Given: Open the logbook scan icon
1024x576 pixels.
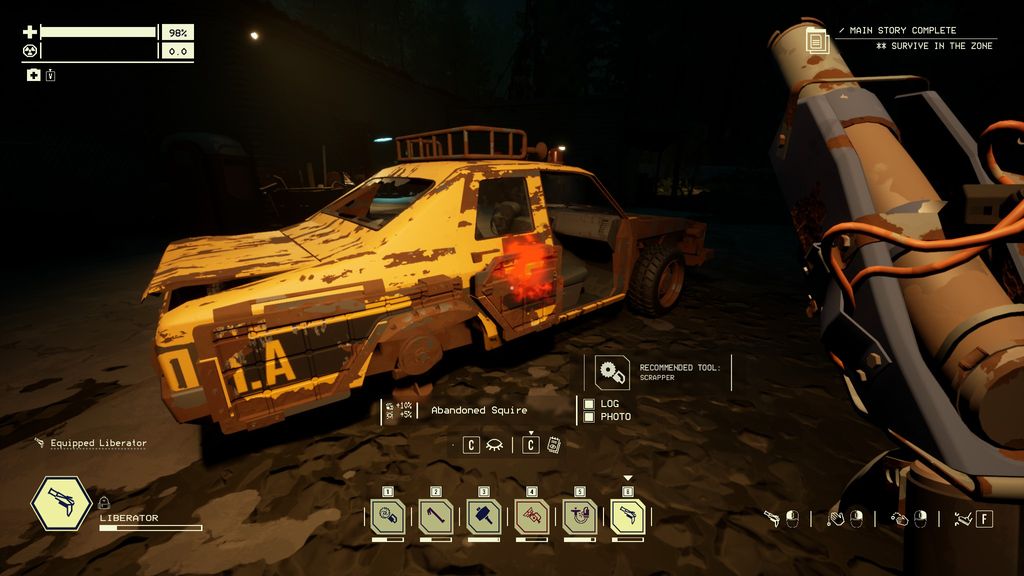Looking at the screenshot, I should tap(553, 445).
